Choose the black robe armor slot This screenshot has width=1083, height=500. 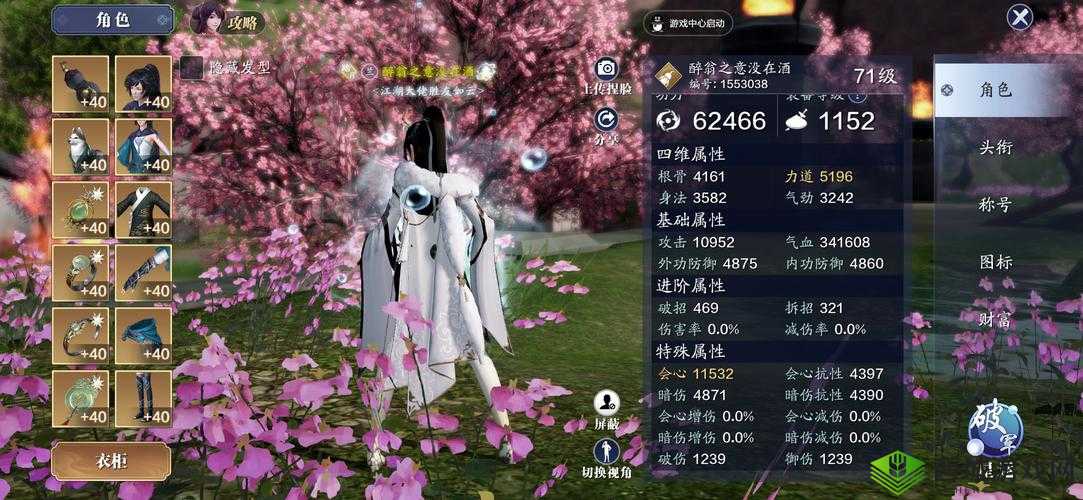(143, 210)
